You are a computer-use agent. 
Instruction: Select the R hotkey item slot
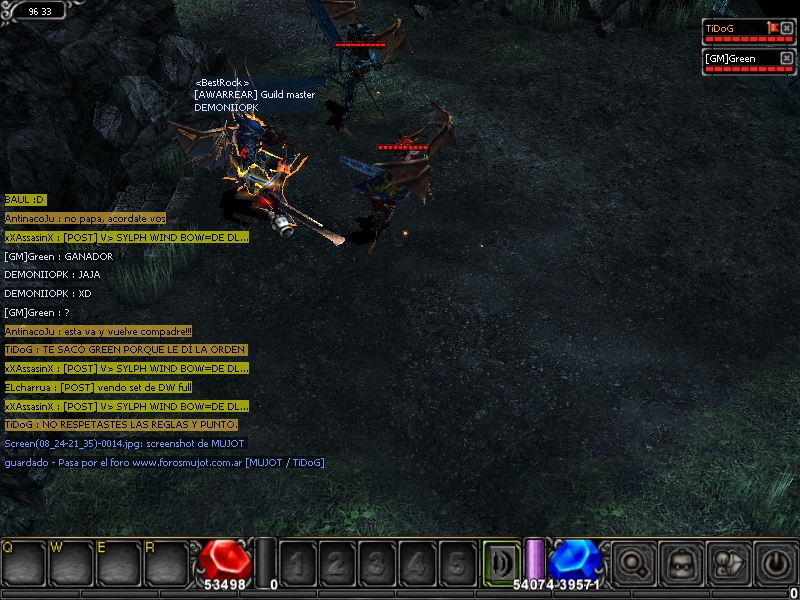click(169, 565)
